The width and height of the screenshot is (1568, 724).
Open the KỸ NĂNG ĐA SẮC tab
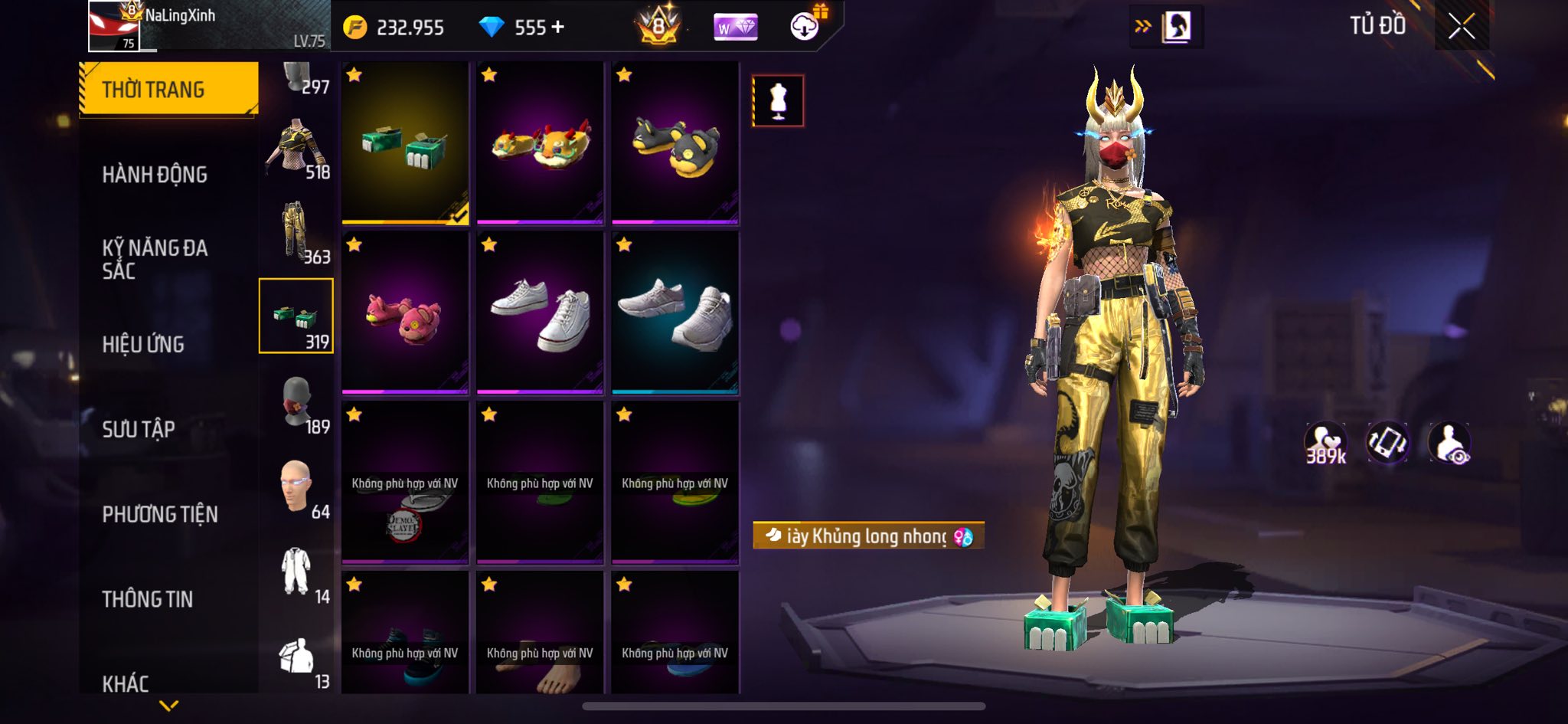click(155, 259)
